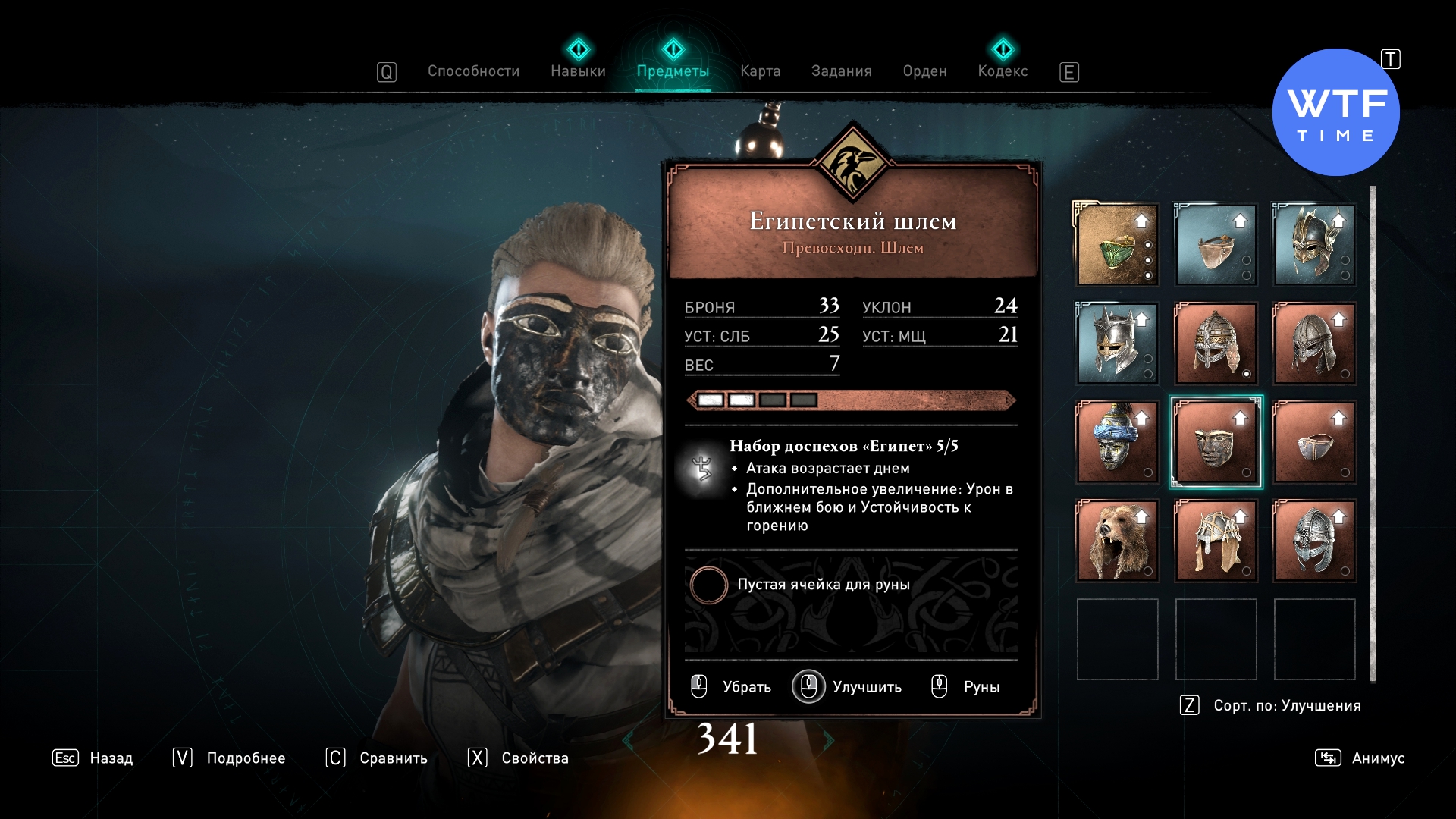Open the Кодекс tab
Screen dimensions: 1456x819
tap(1003, 71)
